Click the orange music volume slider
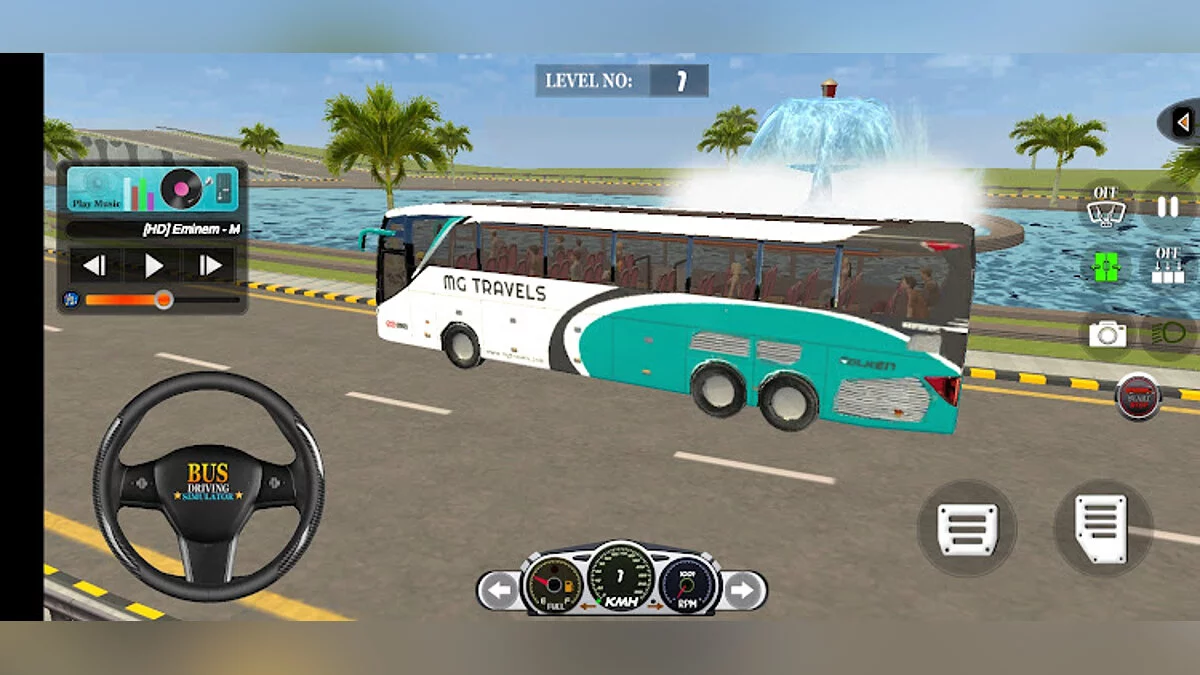The width and height of the screenshot is (1200, 675). pyautogui.click(x=160, y=299)
